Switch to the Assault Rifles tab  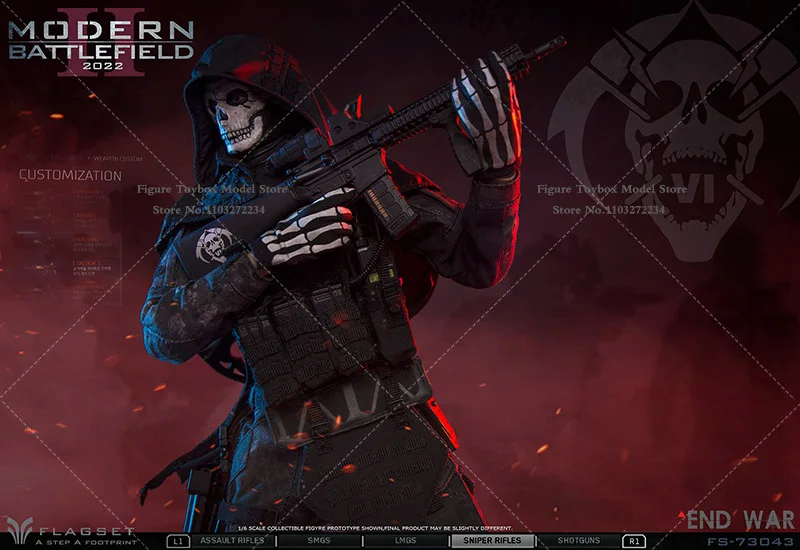pyautogui.click(x=232, y=540)
